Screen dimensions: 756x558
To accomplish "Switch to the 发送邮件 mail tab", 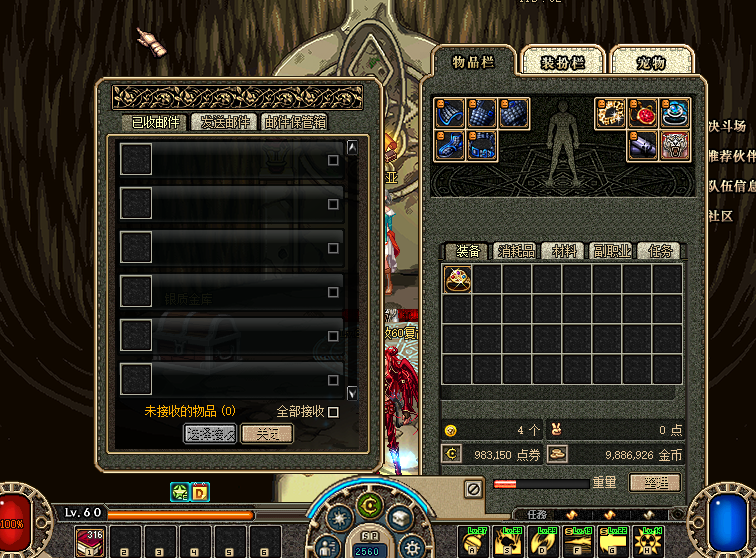I will click(x=224, y=122).
